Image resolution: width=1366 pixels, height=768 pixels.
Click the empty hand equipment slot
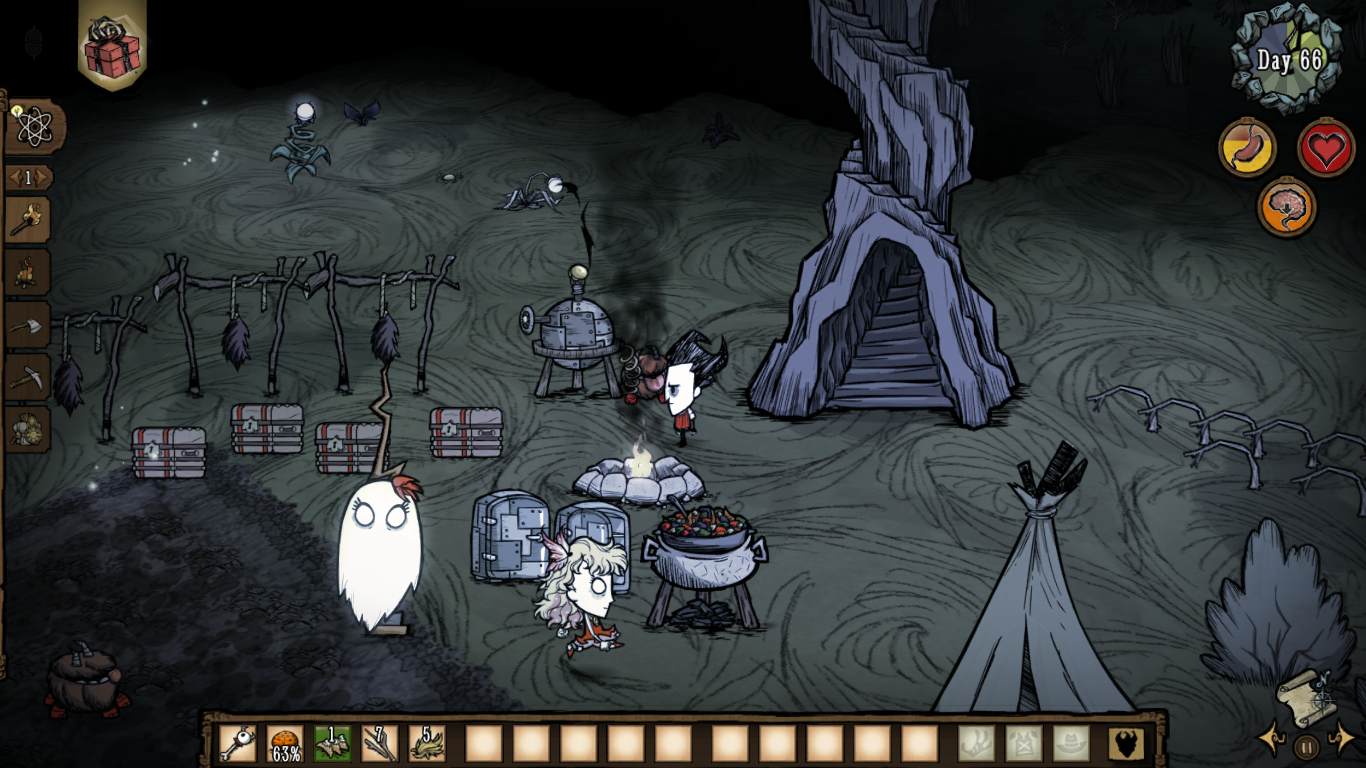coord(977,743)
